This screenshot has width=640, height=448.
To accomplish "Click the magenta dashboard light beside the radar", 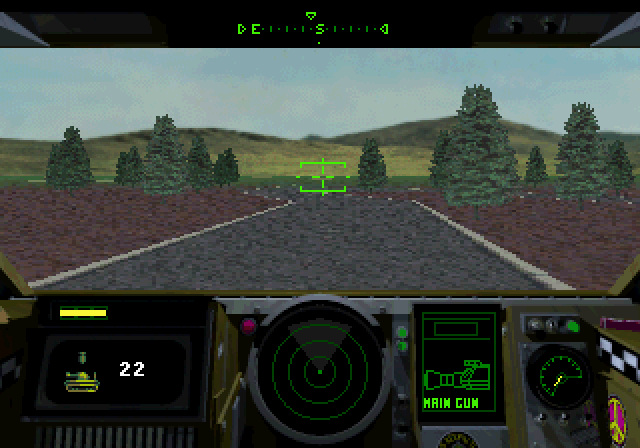I will tap(248, 325).
